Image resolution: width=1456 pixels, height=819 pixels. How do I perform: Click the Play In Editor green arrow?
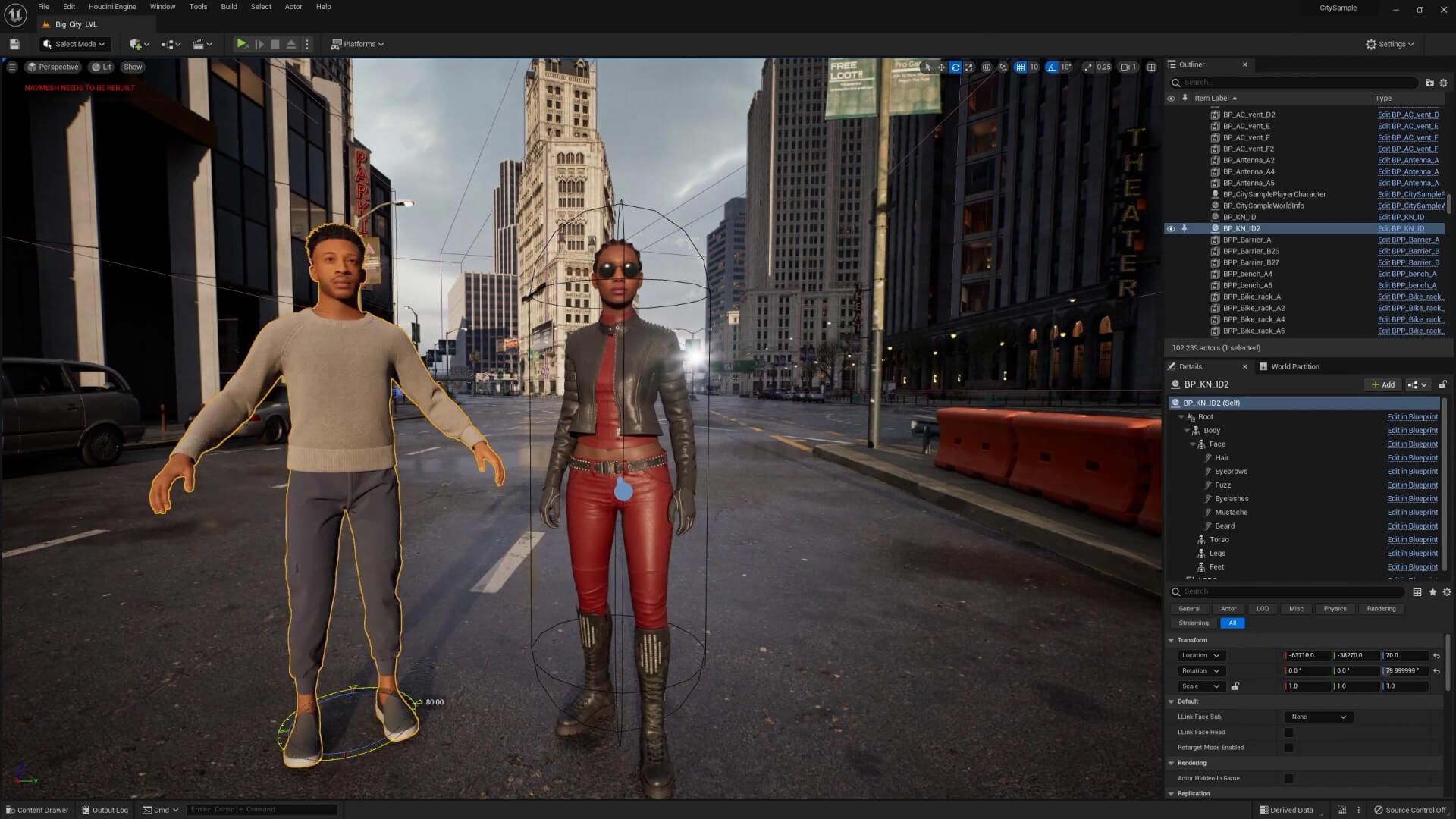tap(242, 43)
